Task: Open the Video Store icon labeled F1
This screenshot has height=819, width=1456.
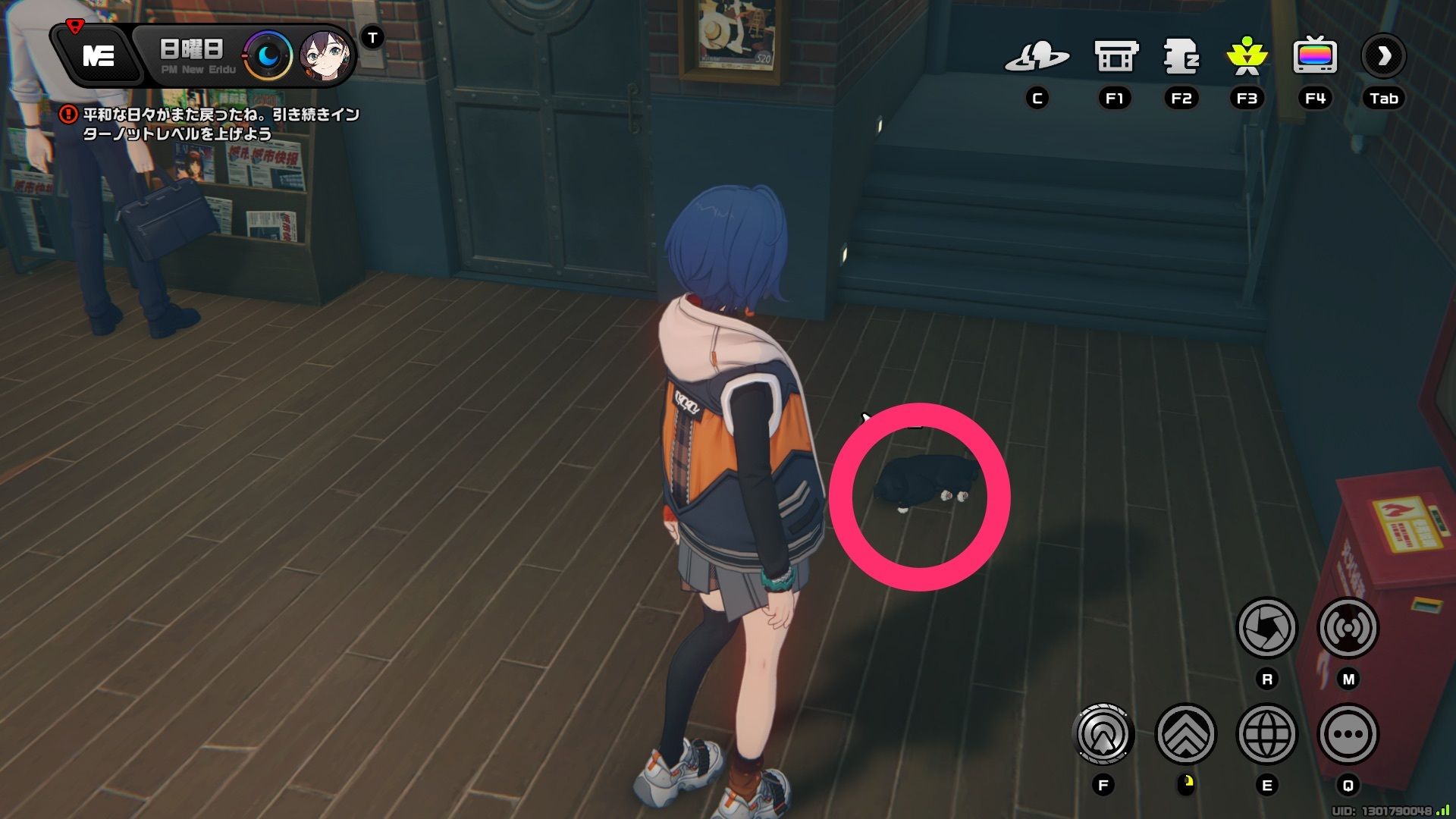Action: [x=1114, y=55]
